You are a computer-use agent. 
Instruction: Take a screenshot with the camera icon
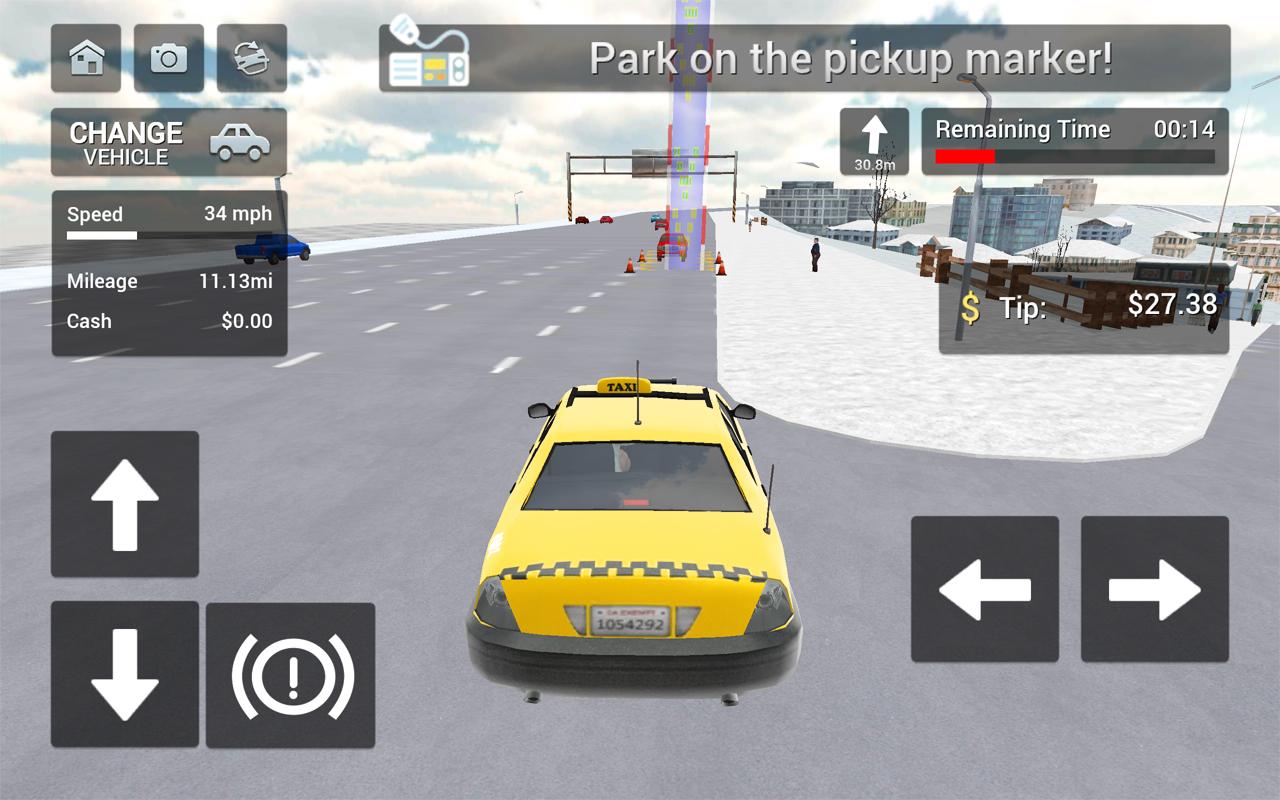click(x=167, y=59)
